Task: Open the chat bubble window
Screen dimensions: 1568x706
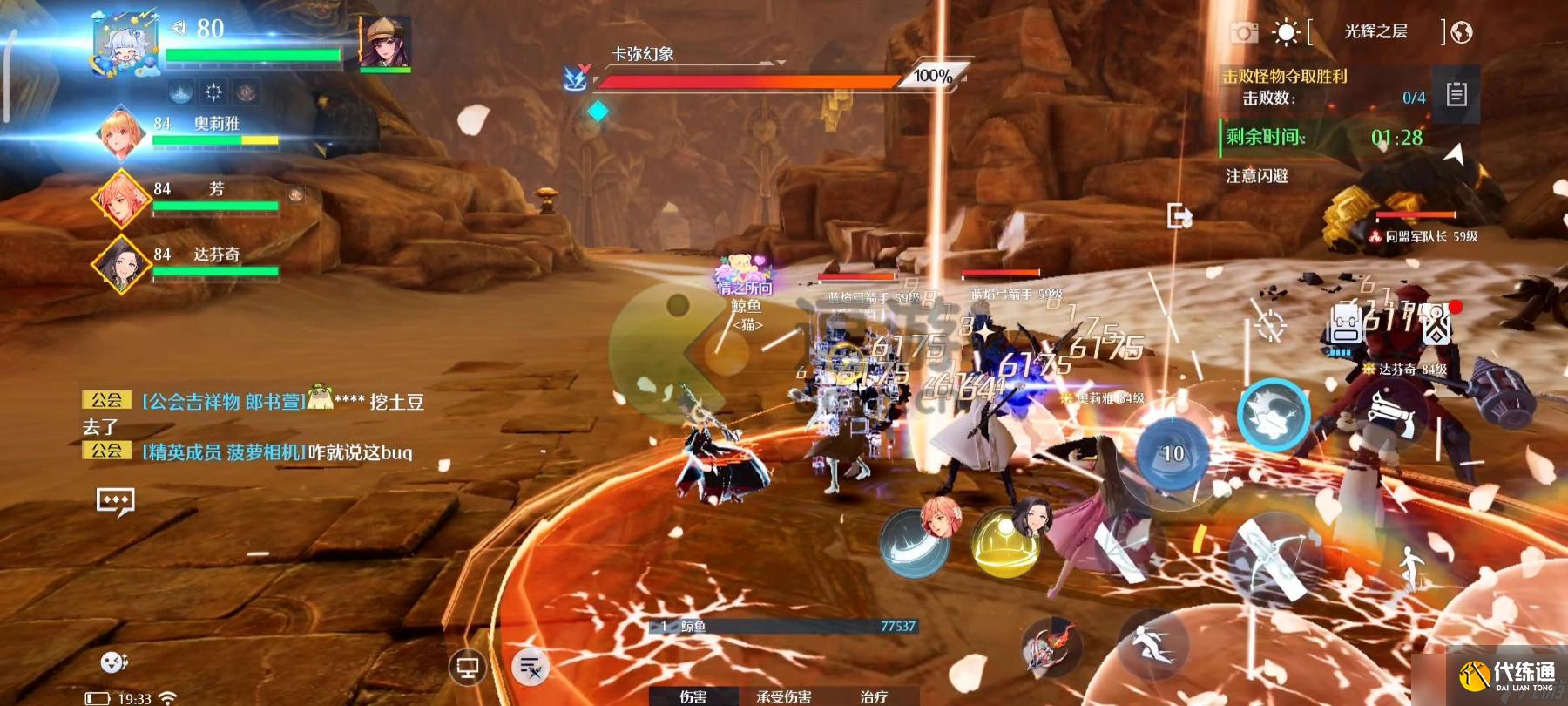Action: click(115, 501)
